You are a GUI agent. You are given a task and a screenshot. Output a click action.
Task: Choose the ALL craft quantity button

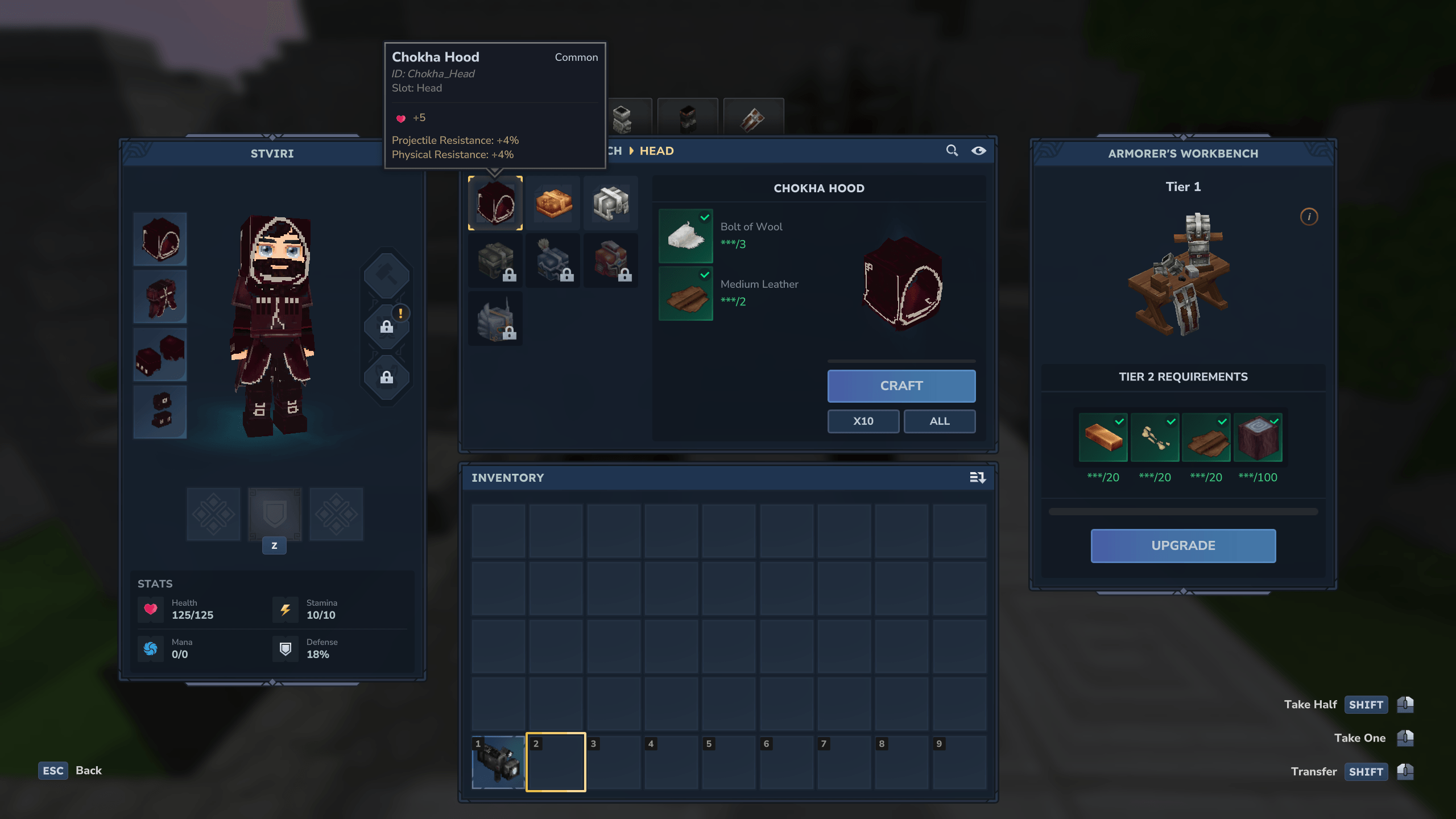(939, 421)
